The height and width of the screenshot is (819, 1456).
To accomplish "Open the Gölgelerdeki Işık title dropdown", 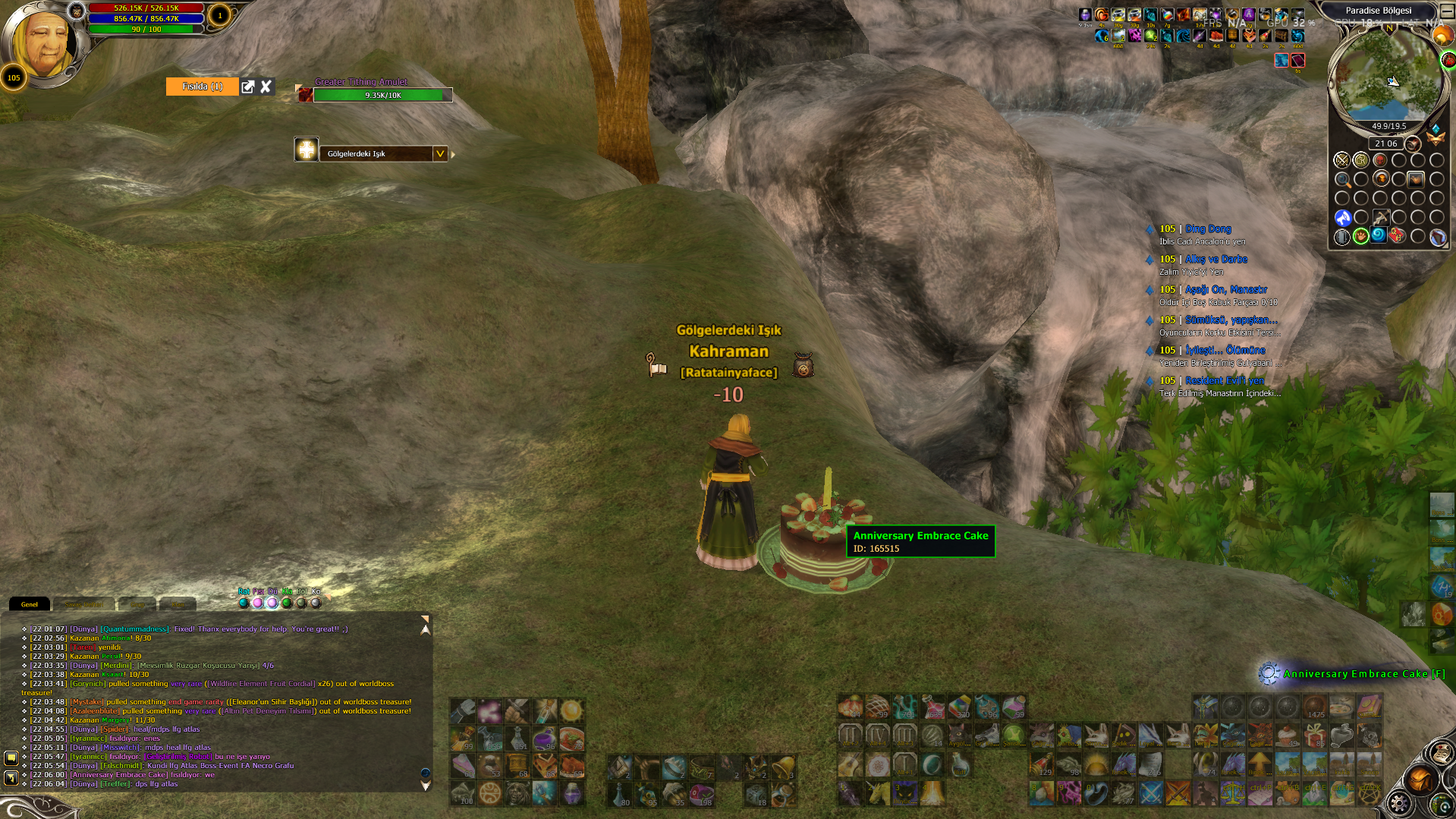I will tap(440, 153).
